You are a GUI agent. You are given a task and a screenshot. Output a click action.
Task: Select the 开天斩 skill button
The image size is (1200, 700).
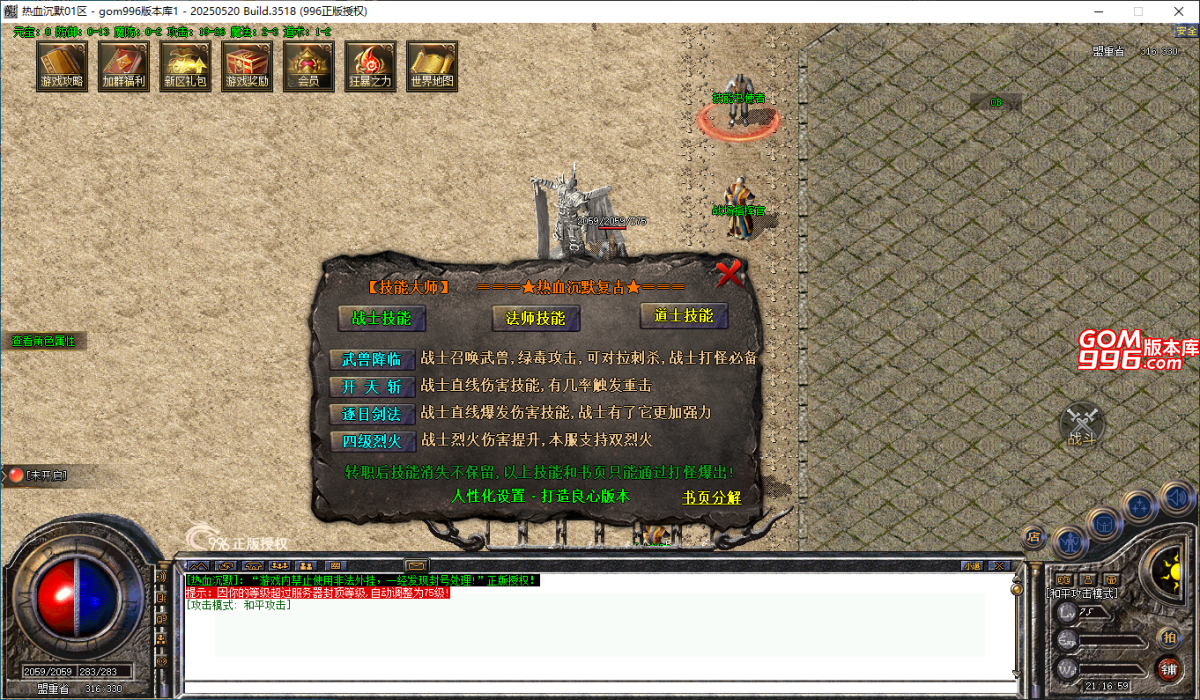372,386
